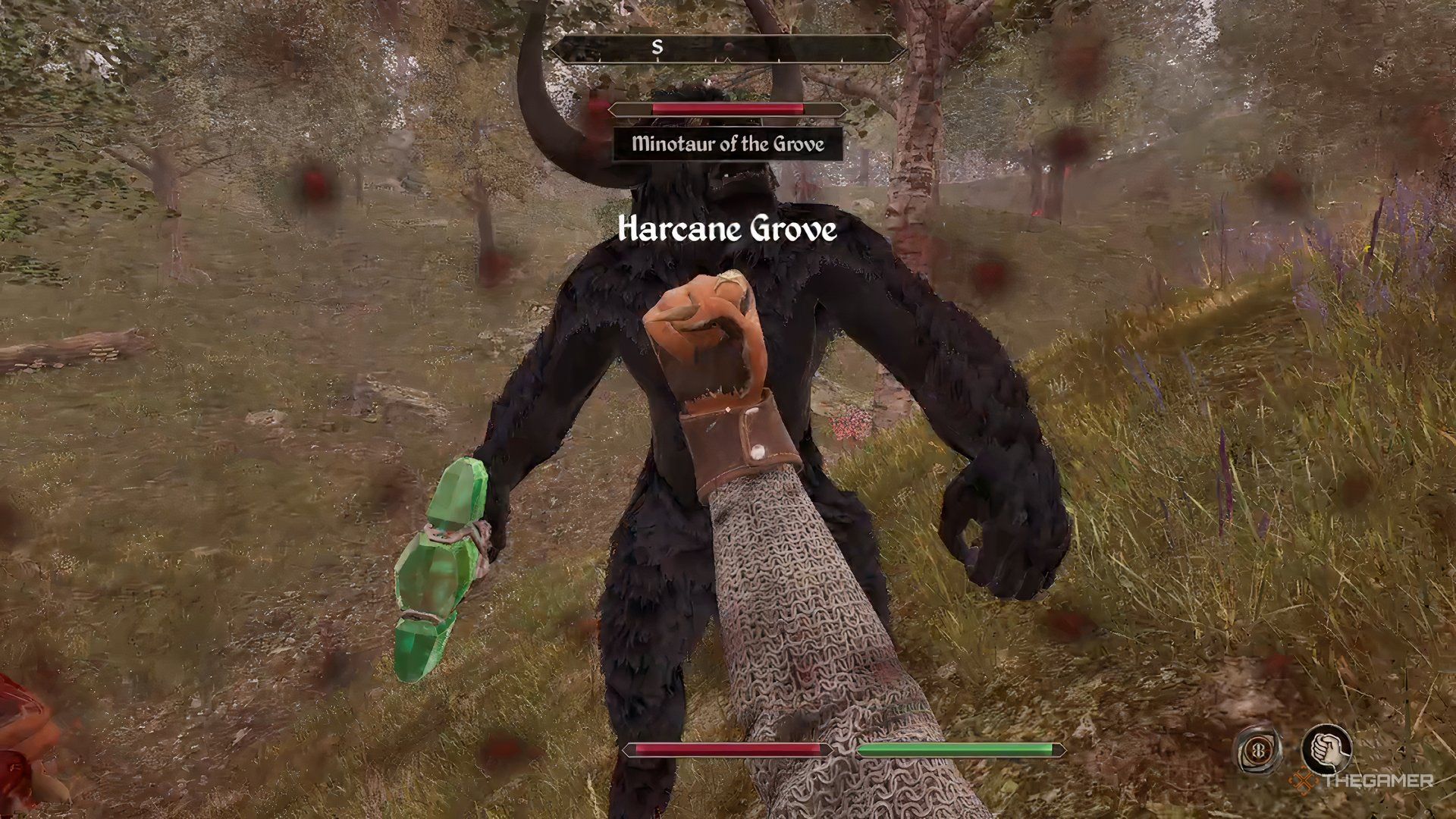The width and height of the screenshot is (1456, 819).
Task: Select the Minotaur of the Grove nameplate
Action: click(728, 145)
